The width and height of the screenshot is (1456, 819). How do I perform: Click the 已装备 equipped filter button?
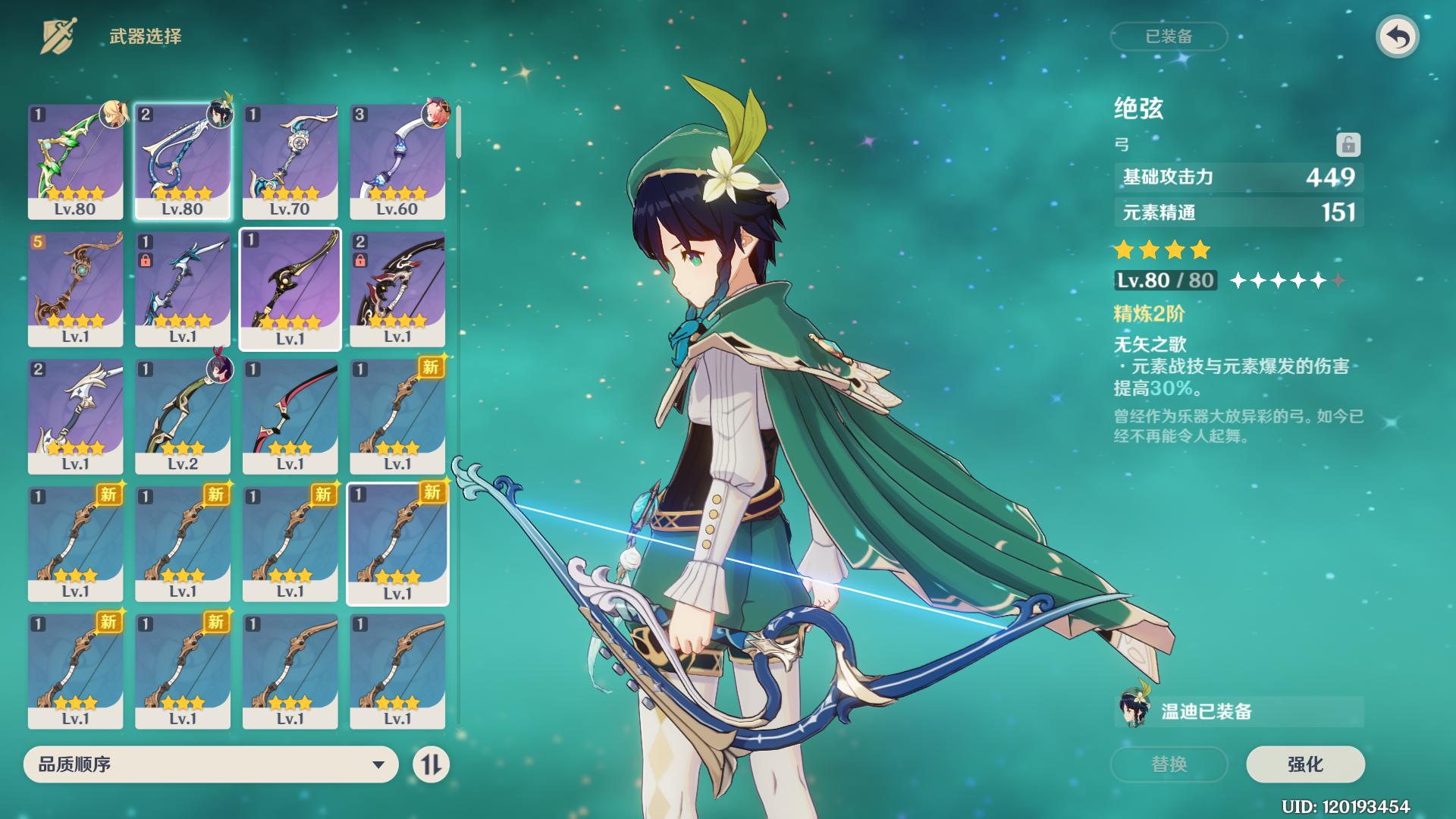(x=1169, y=36)
